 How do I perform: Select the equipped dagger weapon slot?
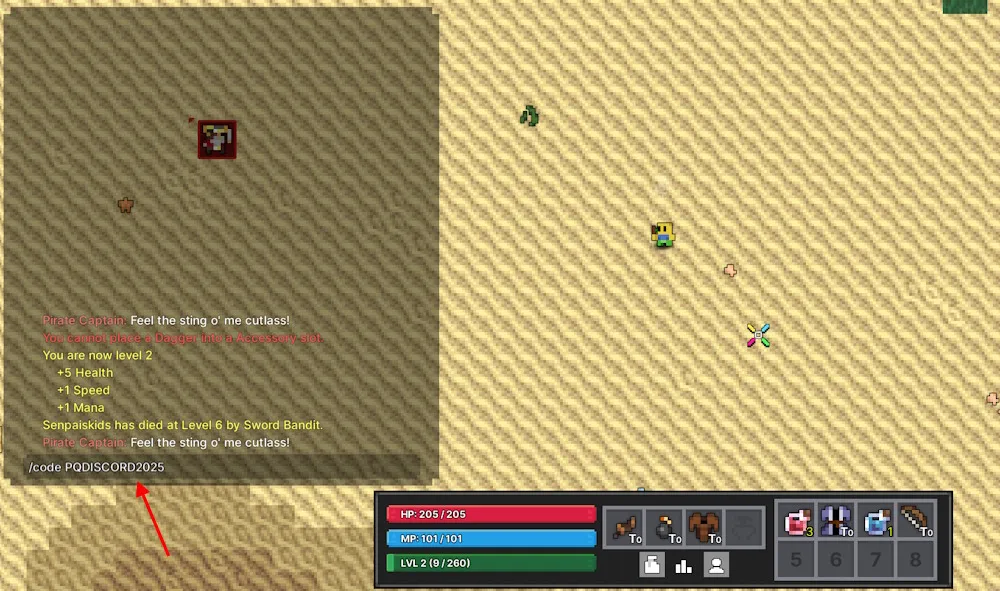tap(626, 526)
